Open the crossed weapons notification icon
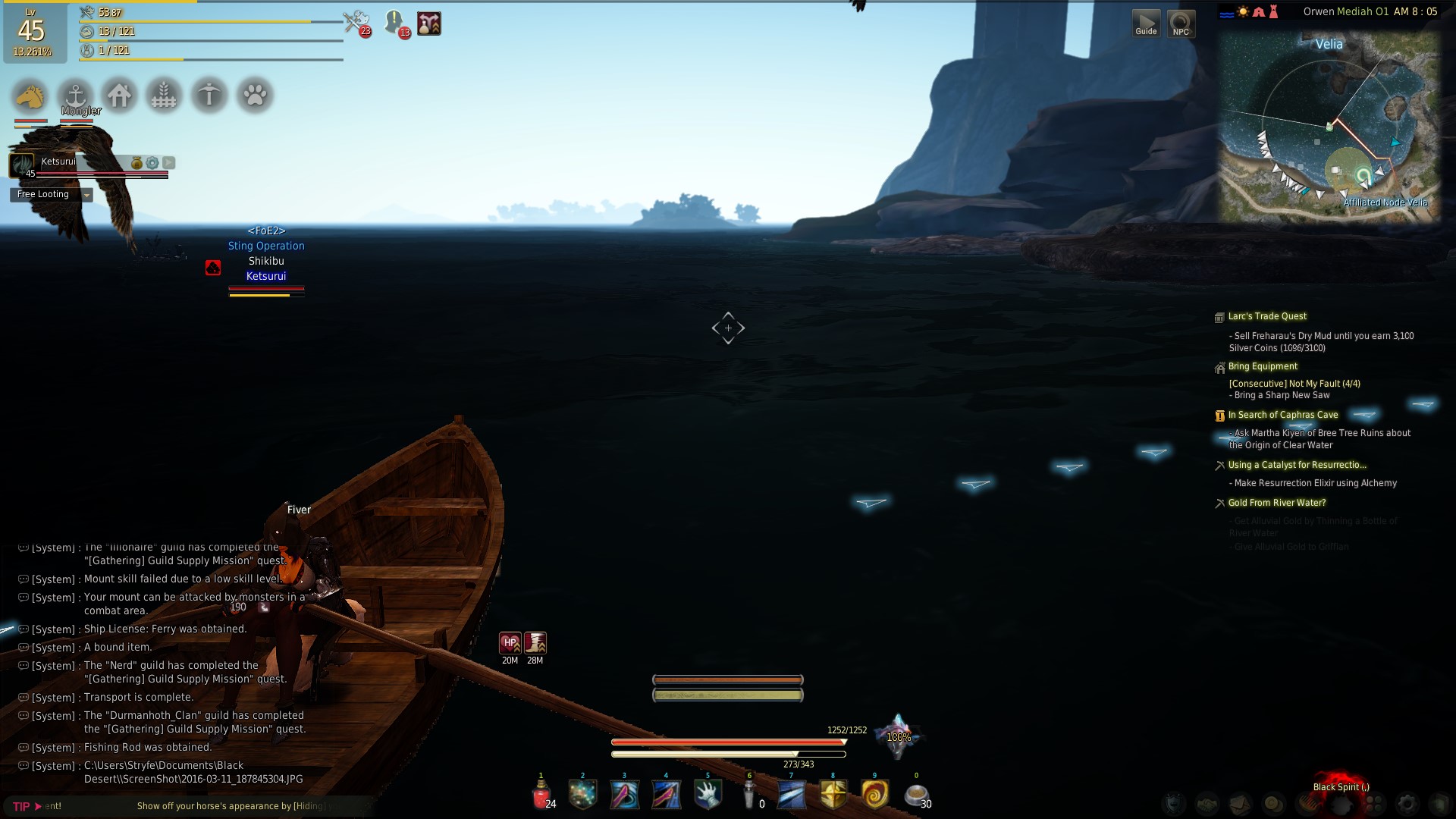The width and height of the screenshot is (1456, 819). [x=355, y=23]
